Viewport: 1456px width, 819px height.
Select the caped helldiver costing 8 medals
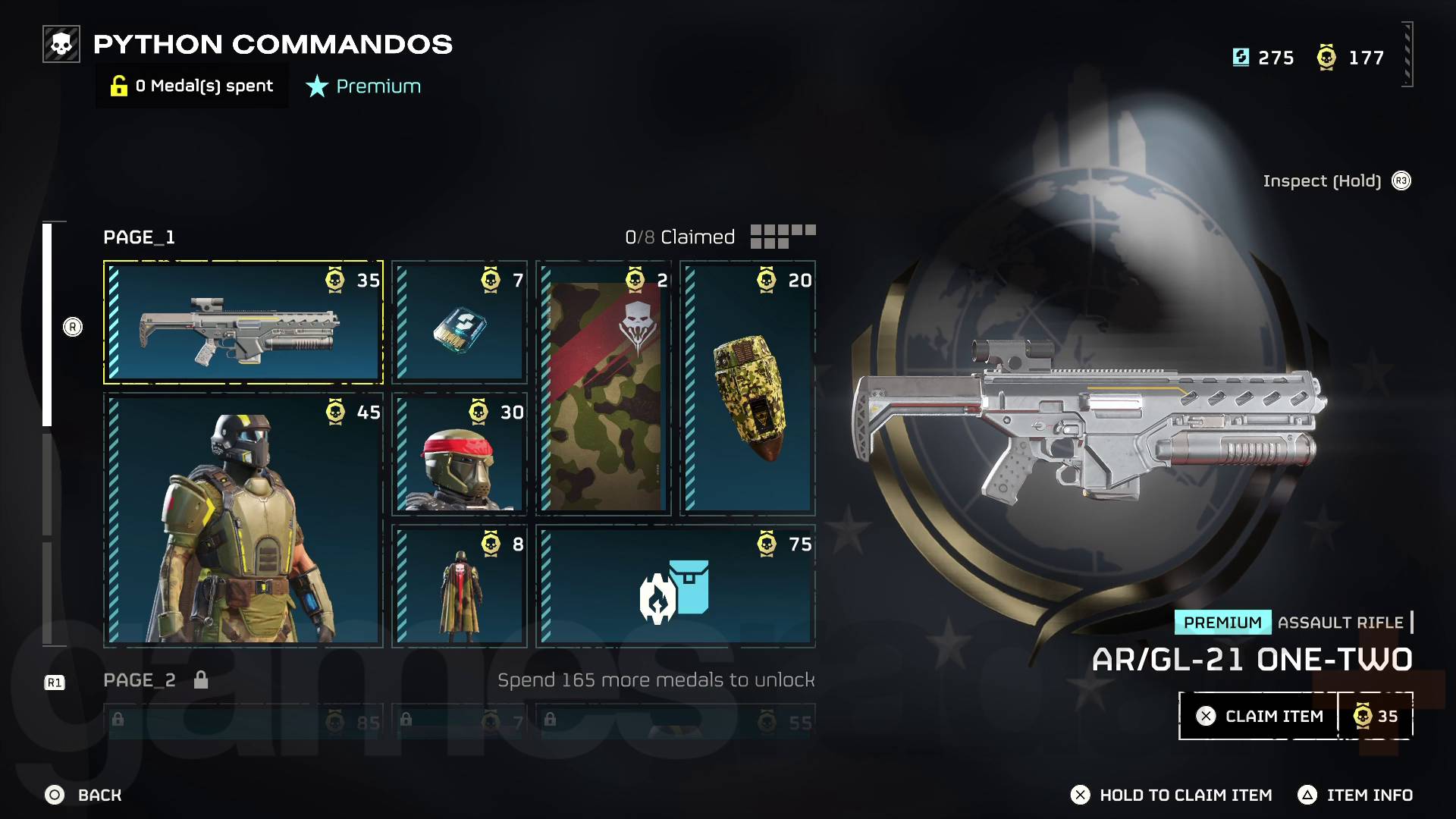[x=458, y=584]
